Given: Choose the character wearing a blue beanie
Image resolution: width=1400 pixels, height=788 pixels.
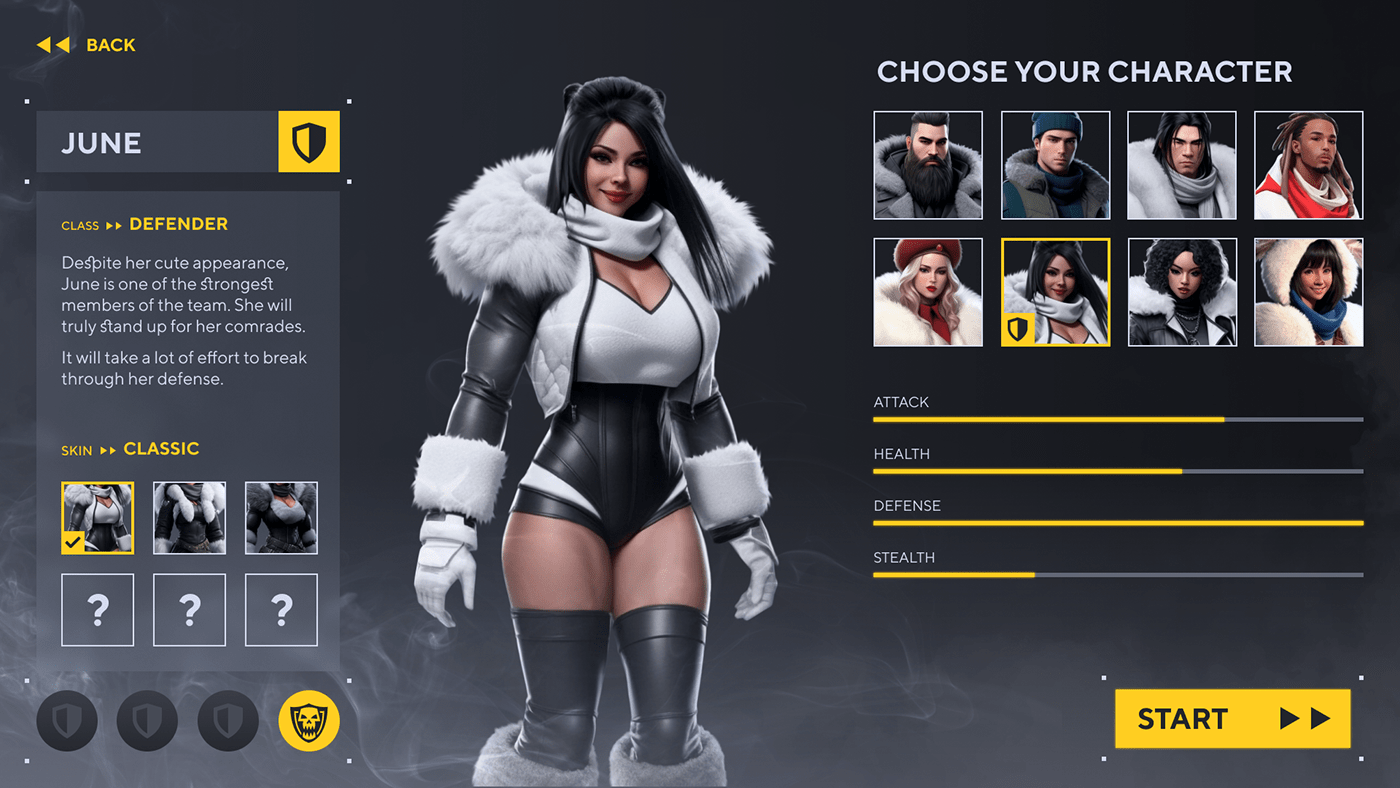Looking at the screenshot, I should pos(1055,165).
